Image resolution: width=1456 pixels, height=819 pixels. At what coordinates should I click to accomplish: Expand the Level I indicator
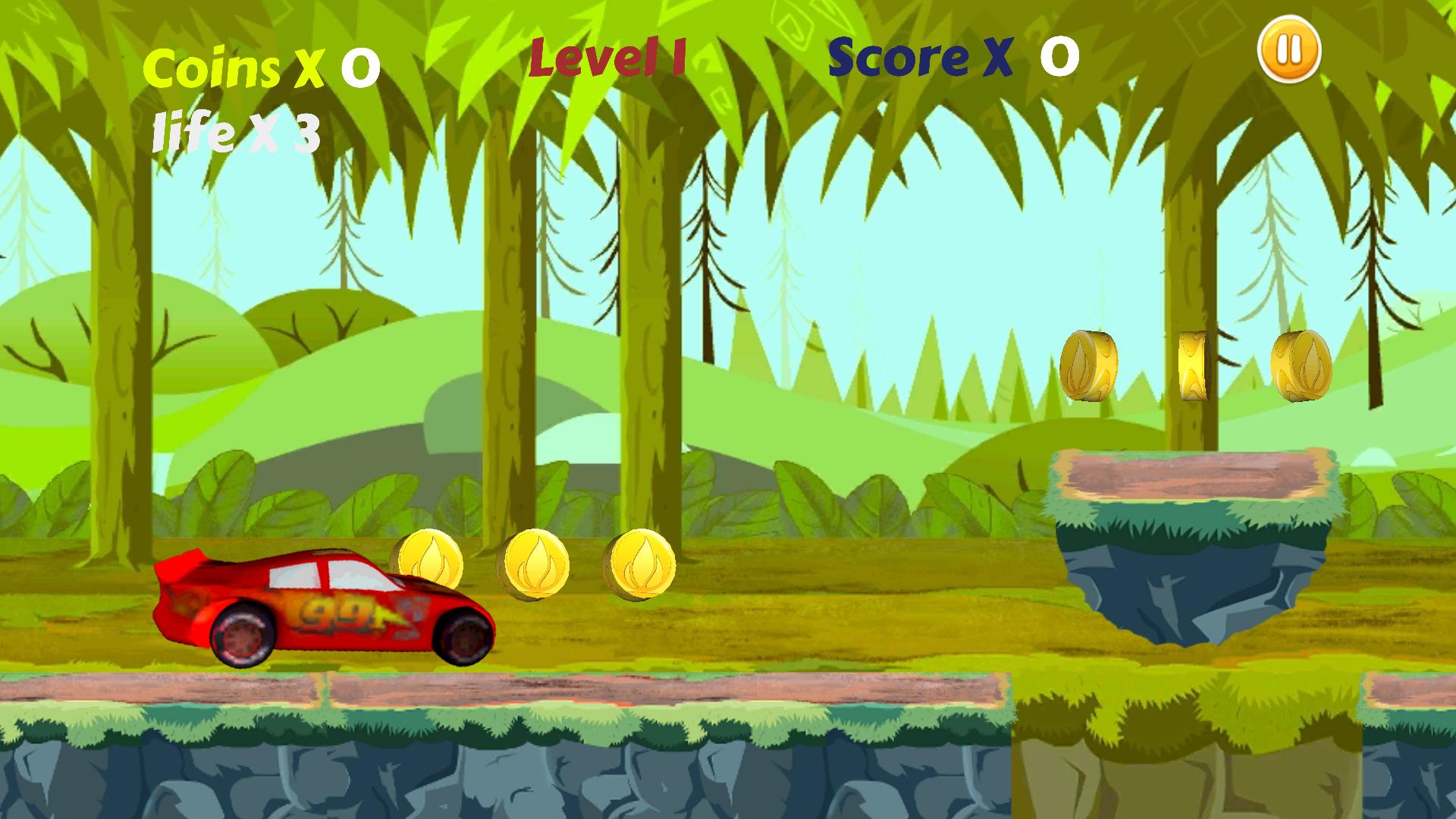(x=607, y=58)
